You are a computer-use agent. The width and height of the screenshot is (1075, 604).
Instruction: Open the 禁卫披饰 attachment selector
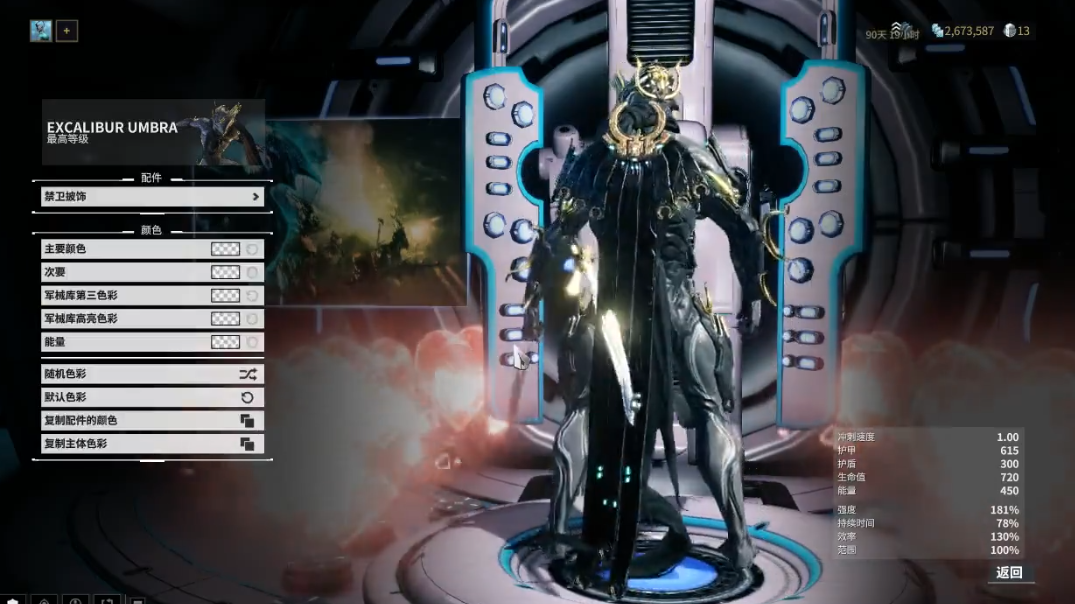[152, 197]
